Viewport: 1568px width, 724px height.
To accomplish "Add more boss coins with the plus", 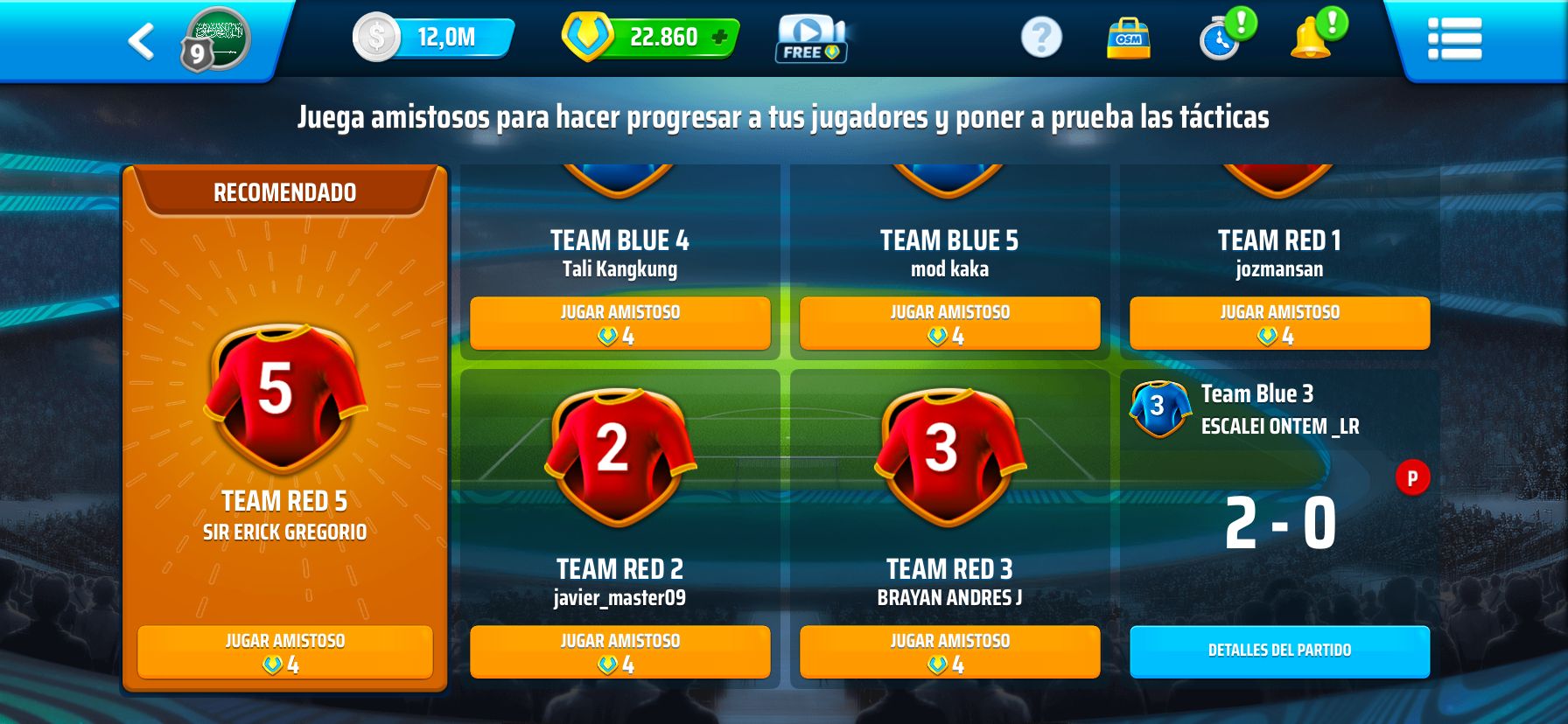I will click(x=719, y=38).
